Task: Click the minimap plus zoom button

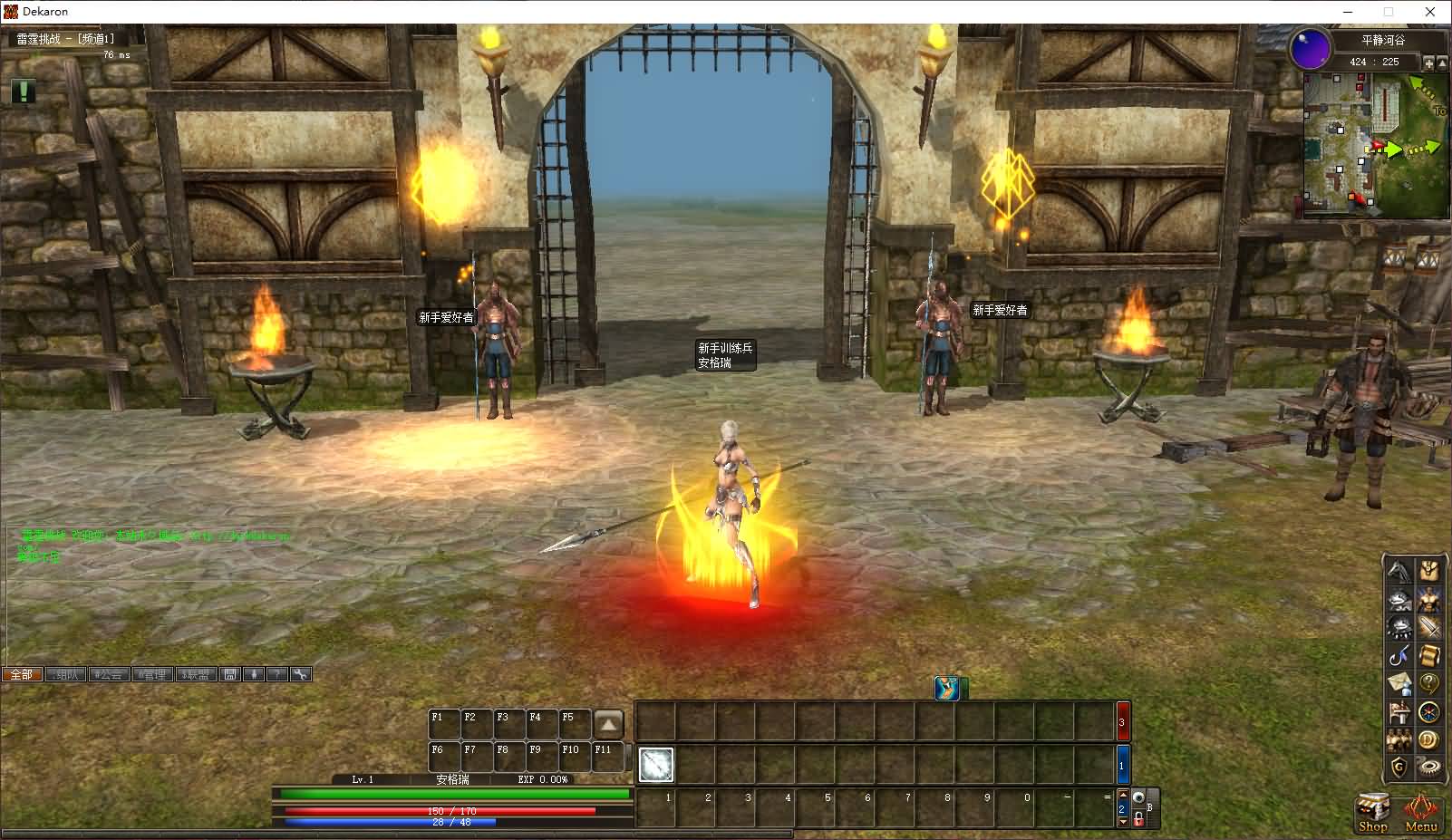Action: point(1428,63)
